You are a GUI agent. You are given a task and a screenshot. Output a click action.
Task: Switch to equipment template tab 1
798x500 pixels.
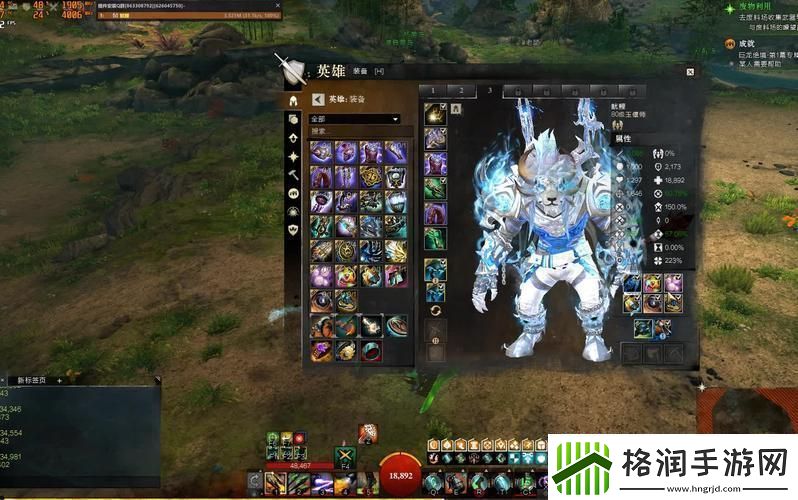pos(433,91)
